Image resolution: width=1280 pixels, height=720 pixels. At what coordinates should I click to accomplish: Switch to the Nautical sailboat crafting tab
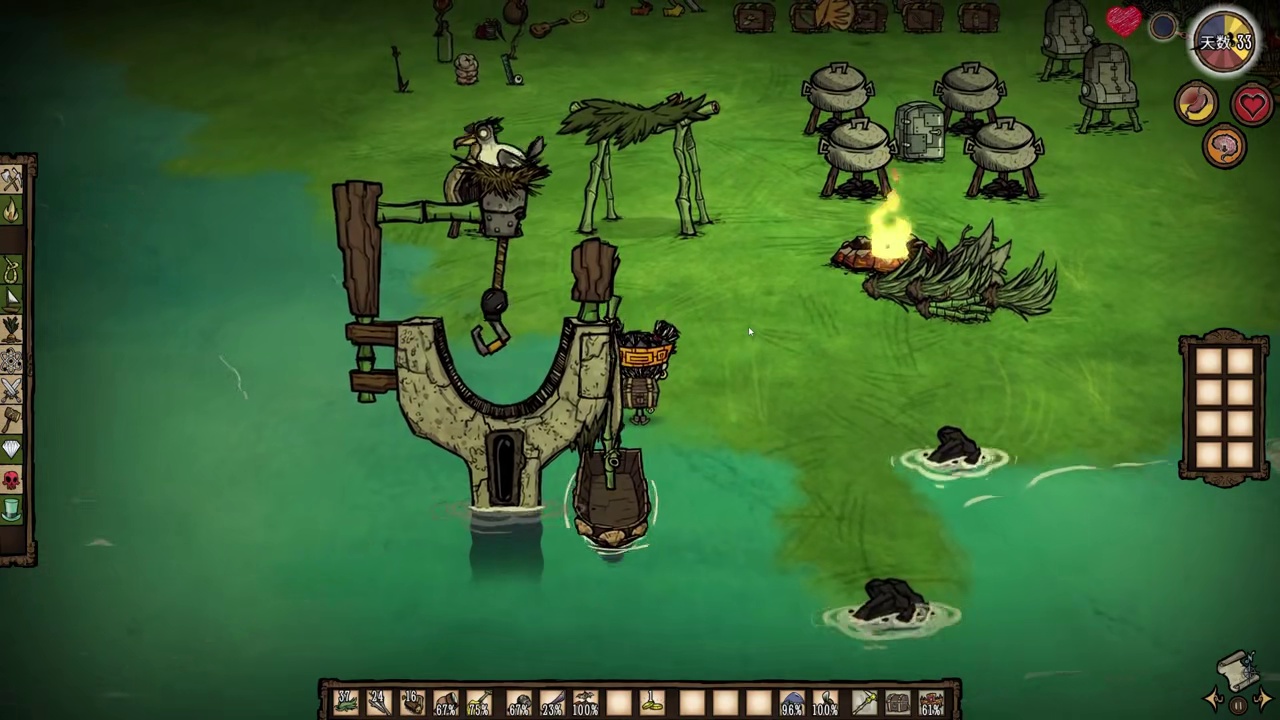(x=12, y=299)
